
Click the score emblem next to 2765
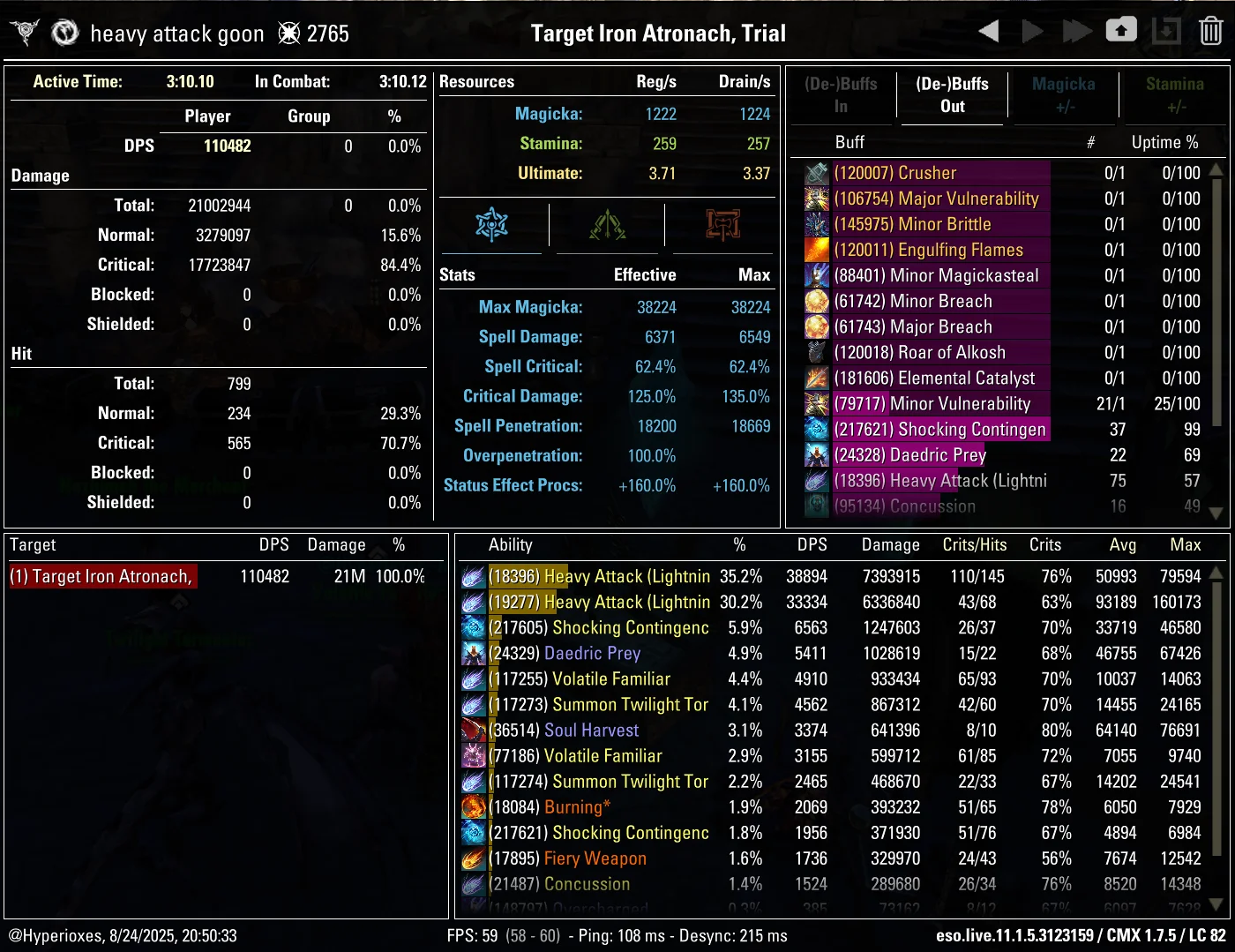coord(288,31)
